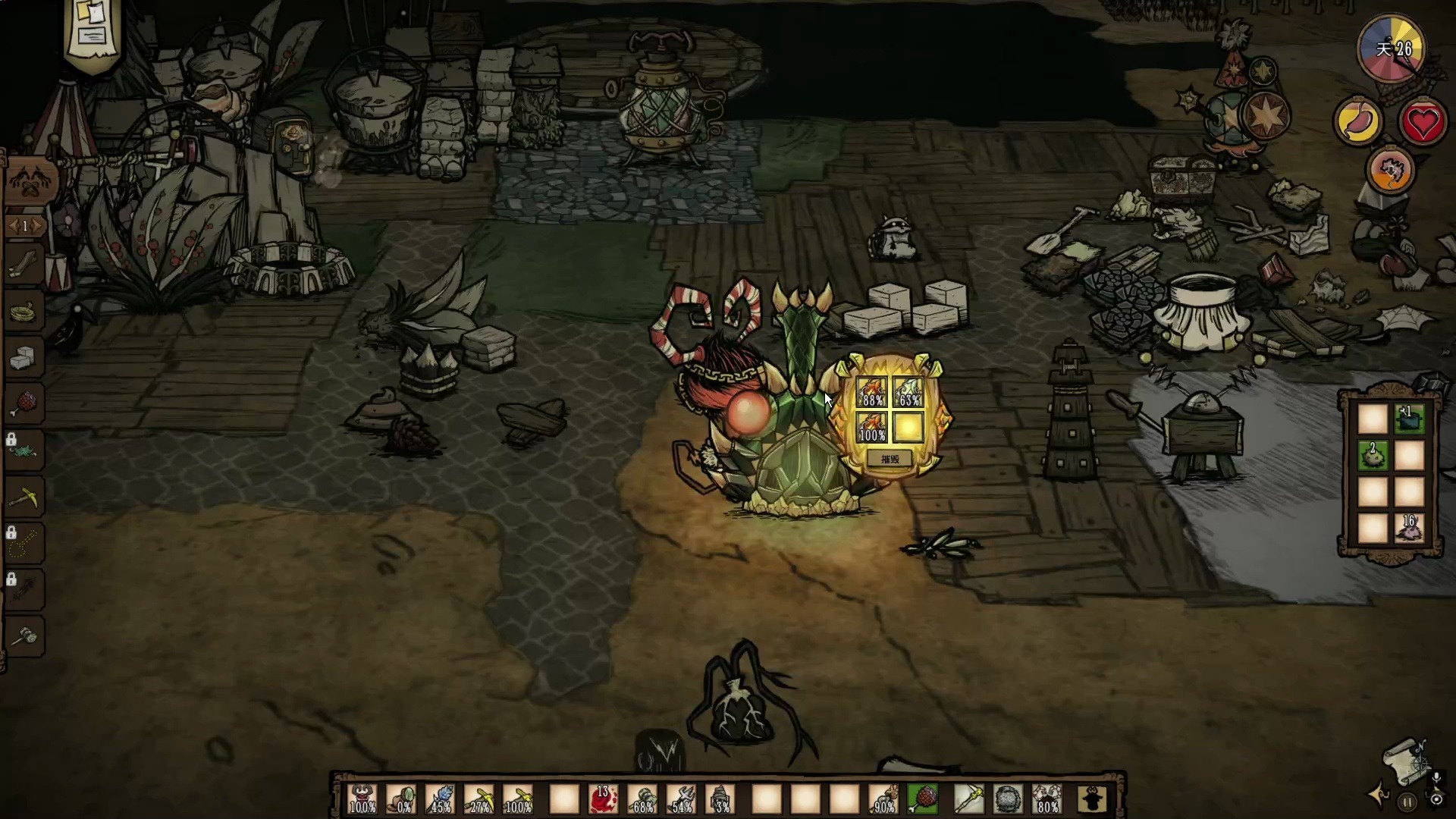Select the 88% item in the container
This screenshot has width=1456, height=819.
click(871, 392)
